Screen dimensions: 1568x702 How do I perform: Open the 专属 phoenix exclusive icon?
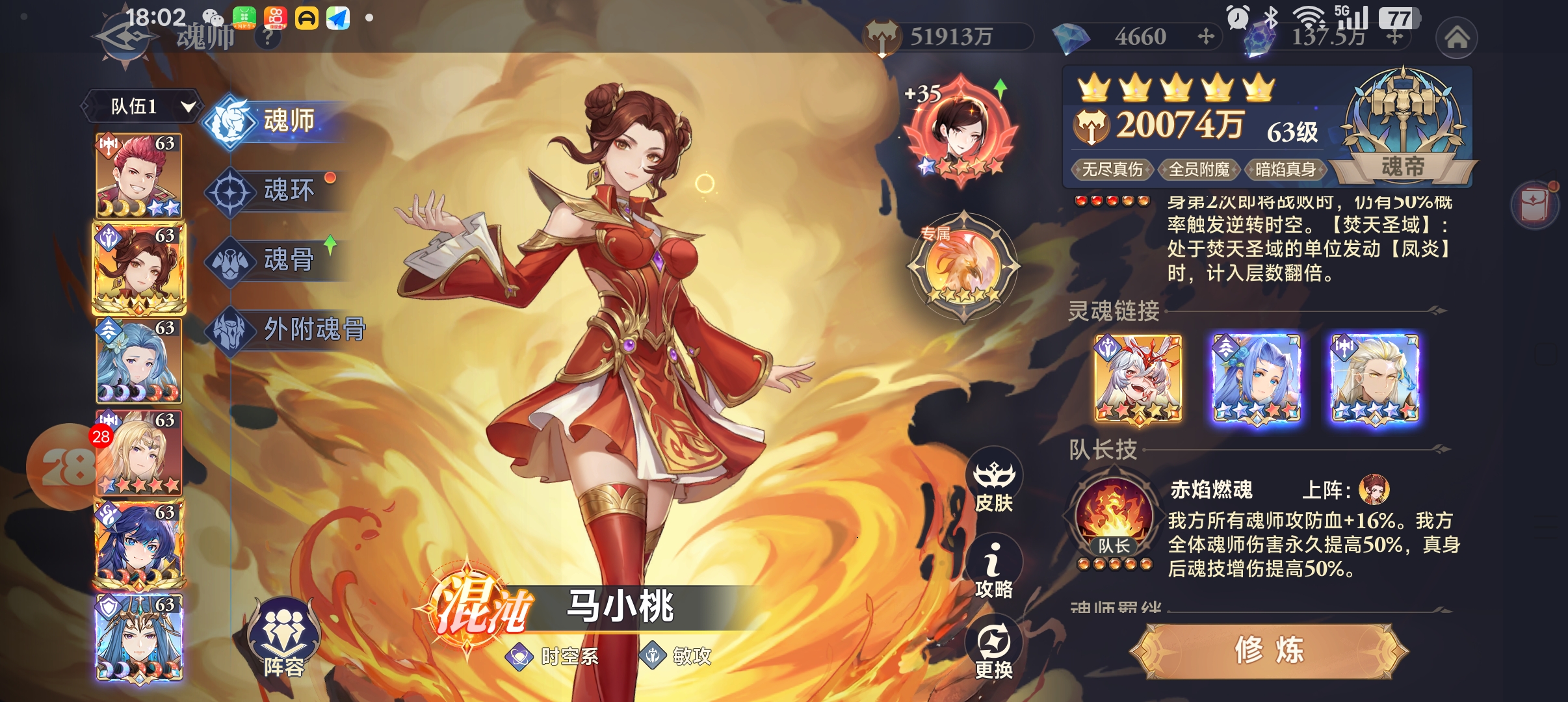coord(964,266)
